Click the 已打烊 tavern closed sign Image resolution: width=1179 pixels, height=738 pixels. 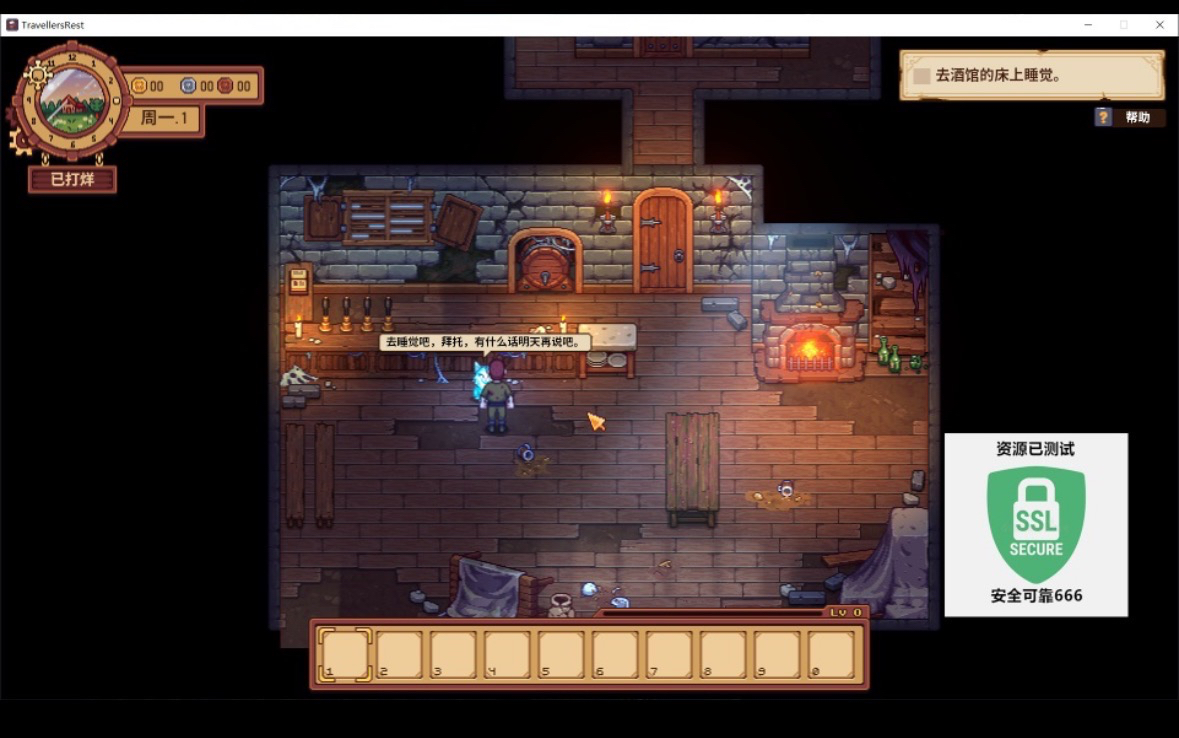tap(72, 180)
